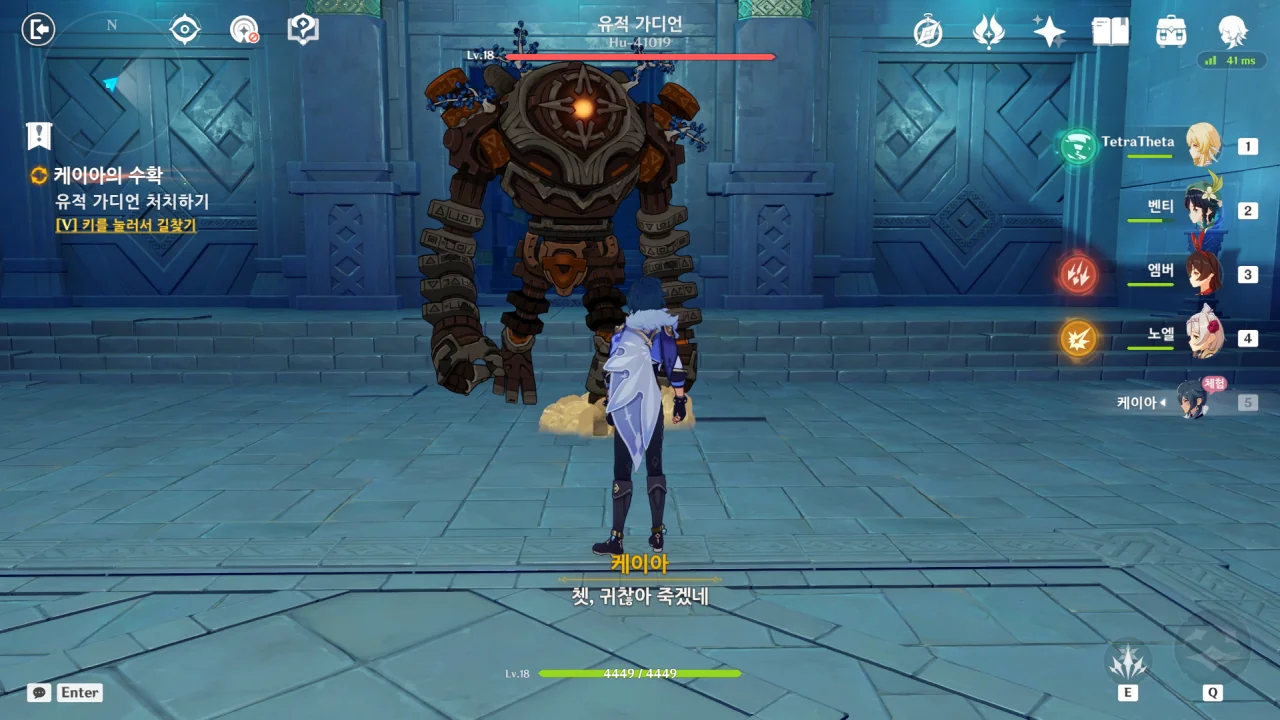Select the 케이아의 수확 quest tracker

tap(108, 175)
